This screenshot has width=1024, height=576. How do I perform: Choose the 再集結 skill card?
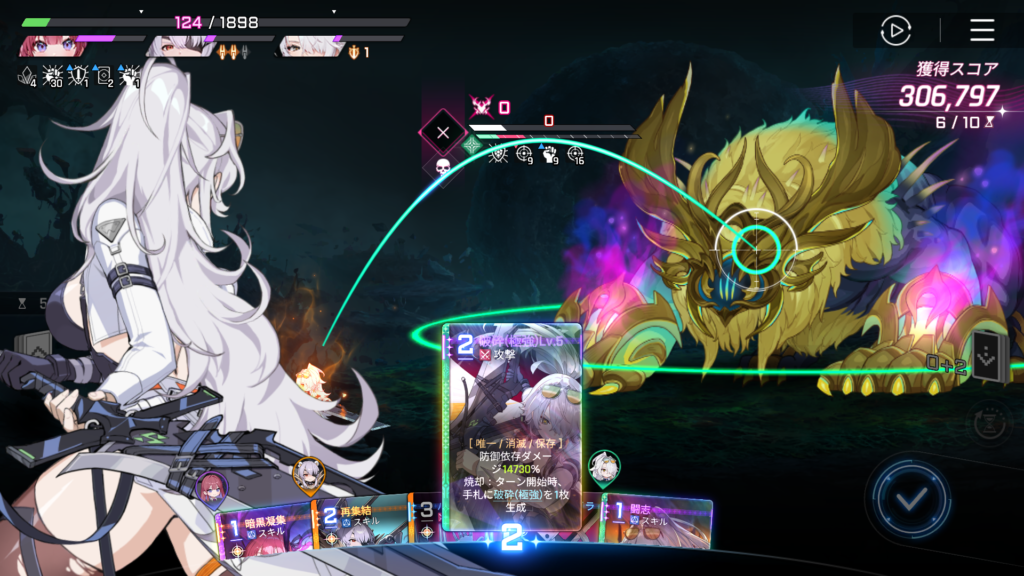click(362, 520)
